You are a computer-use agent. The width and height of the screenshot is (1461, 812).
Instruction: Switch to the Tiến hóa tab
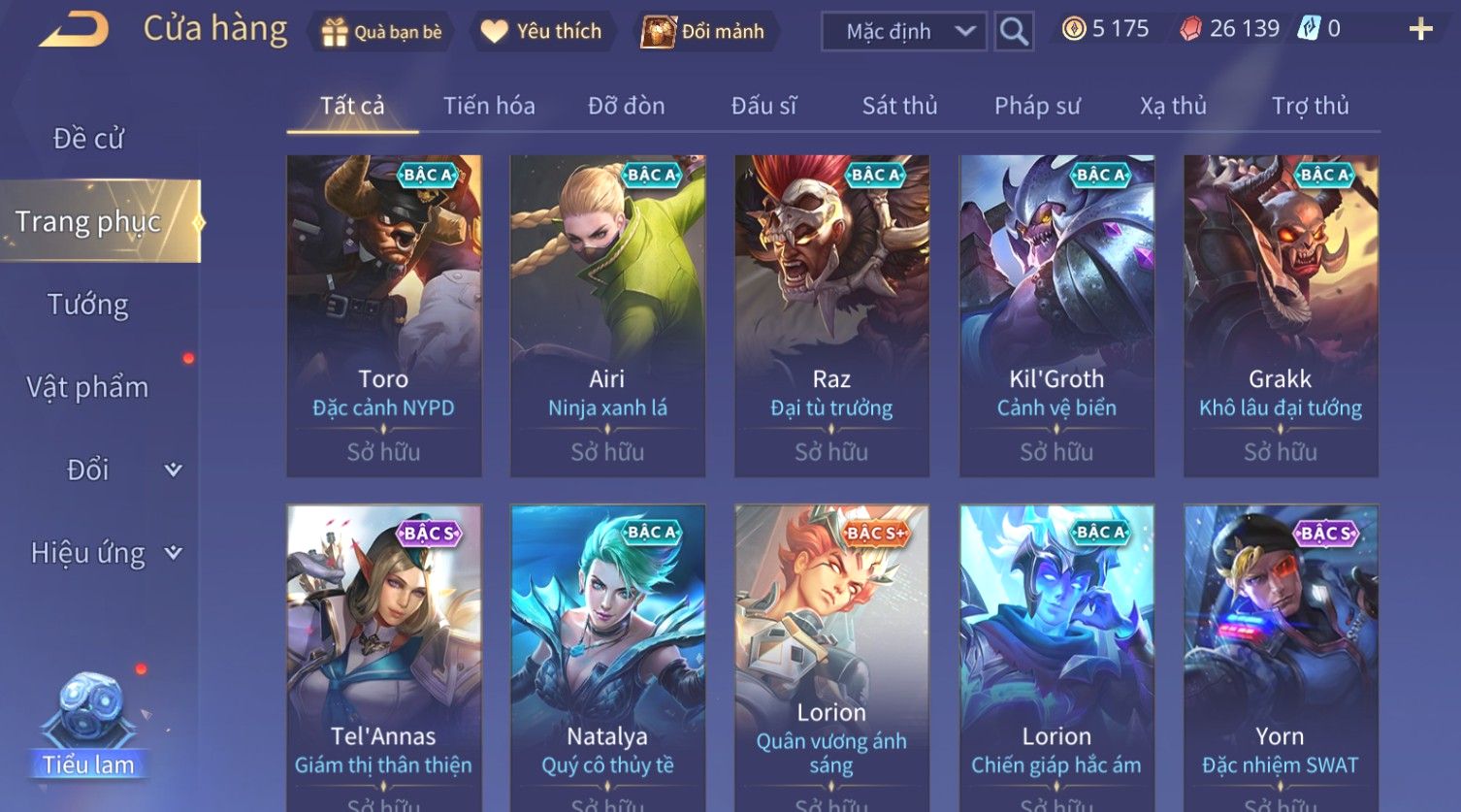pos(489,106)
